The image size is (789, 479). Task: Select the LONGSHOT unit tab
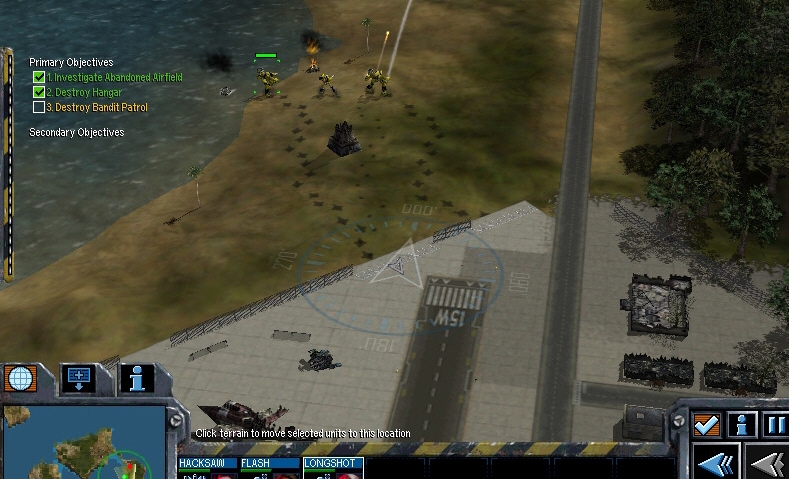click(331, 464)
